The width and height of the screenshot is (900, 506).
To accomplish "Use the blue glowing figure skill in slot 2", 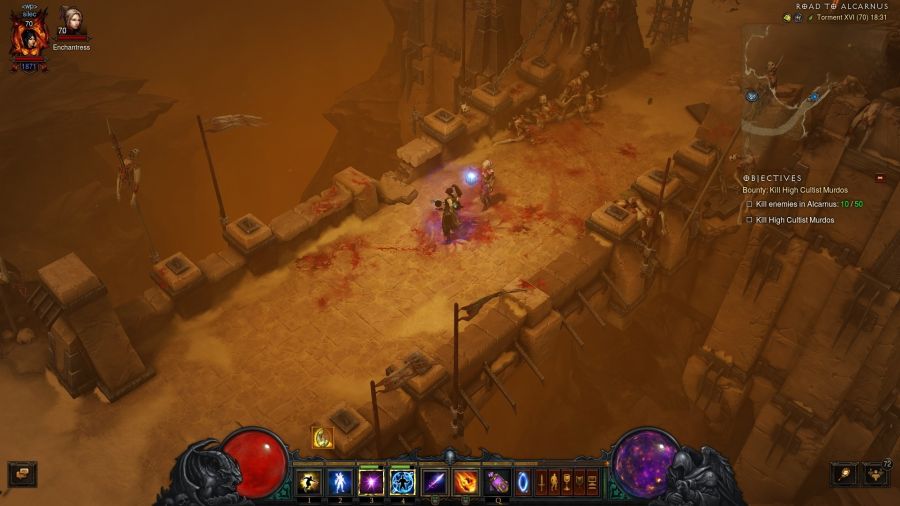I will 340,483.
